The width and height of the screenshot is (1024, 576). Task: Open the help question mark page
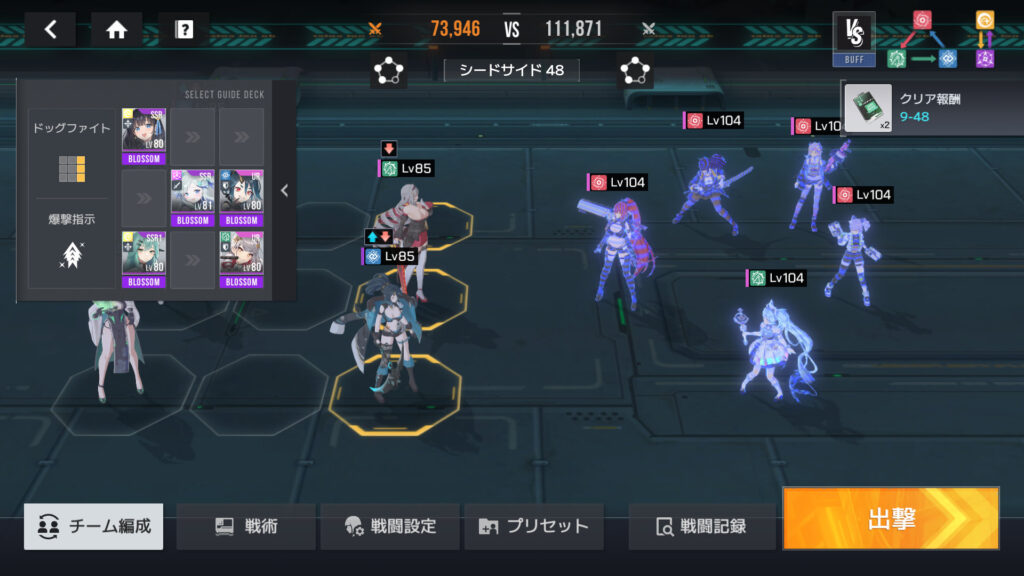coord(184,29)
